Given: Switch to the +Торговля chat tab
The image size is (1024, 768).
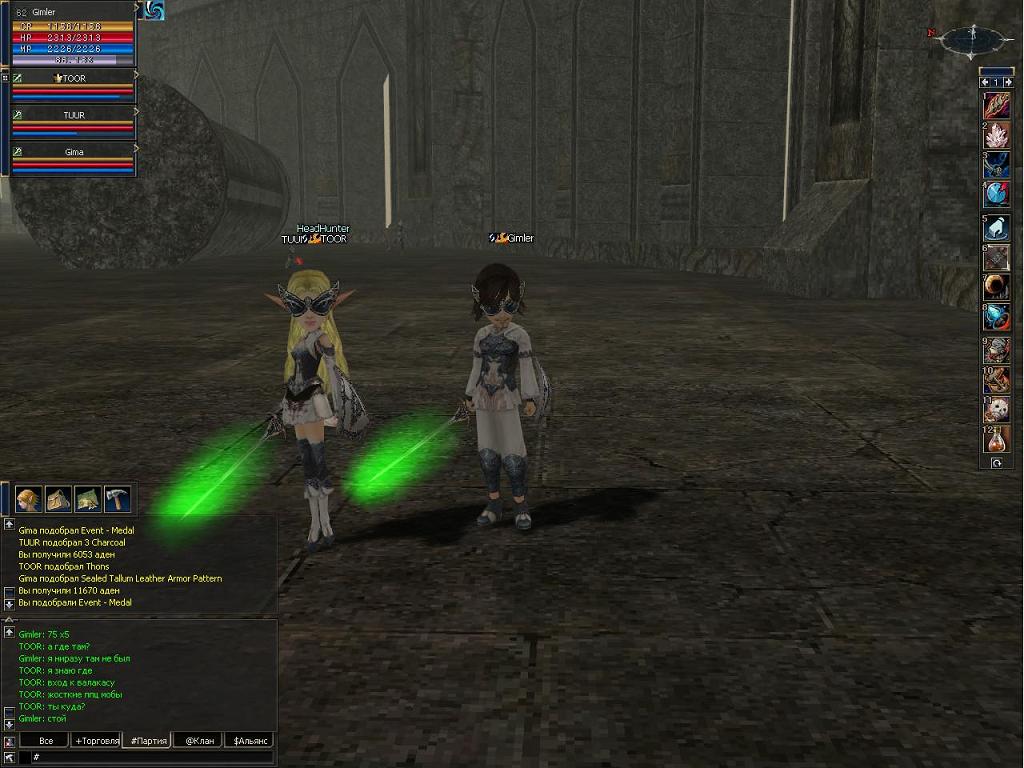Looking at the screenshot, I should (96, 741).
